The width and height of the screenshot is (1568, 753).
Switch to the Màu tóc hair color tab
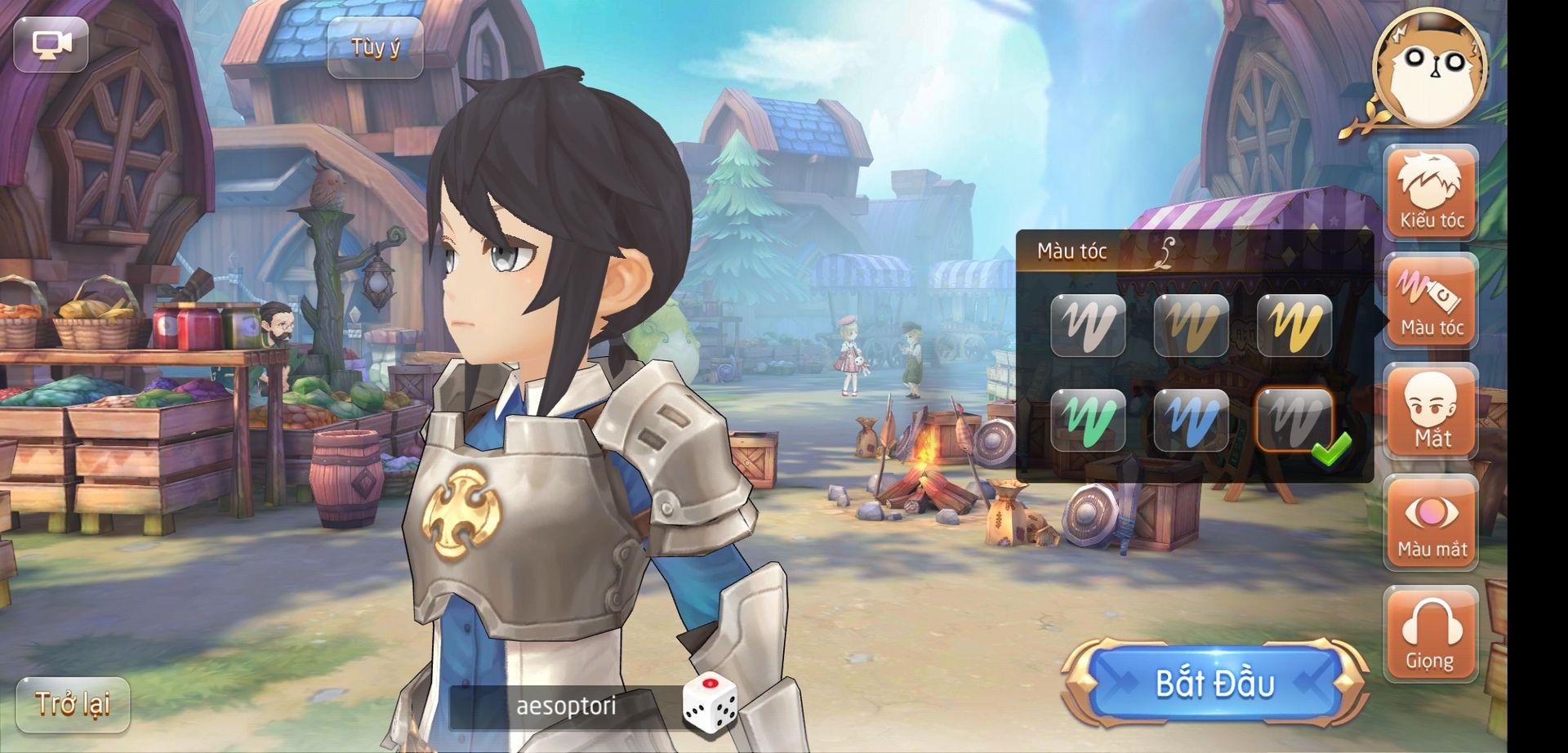tap(1431, 301)
